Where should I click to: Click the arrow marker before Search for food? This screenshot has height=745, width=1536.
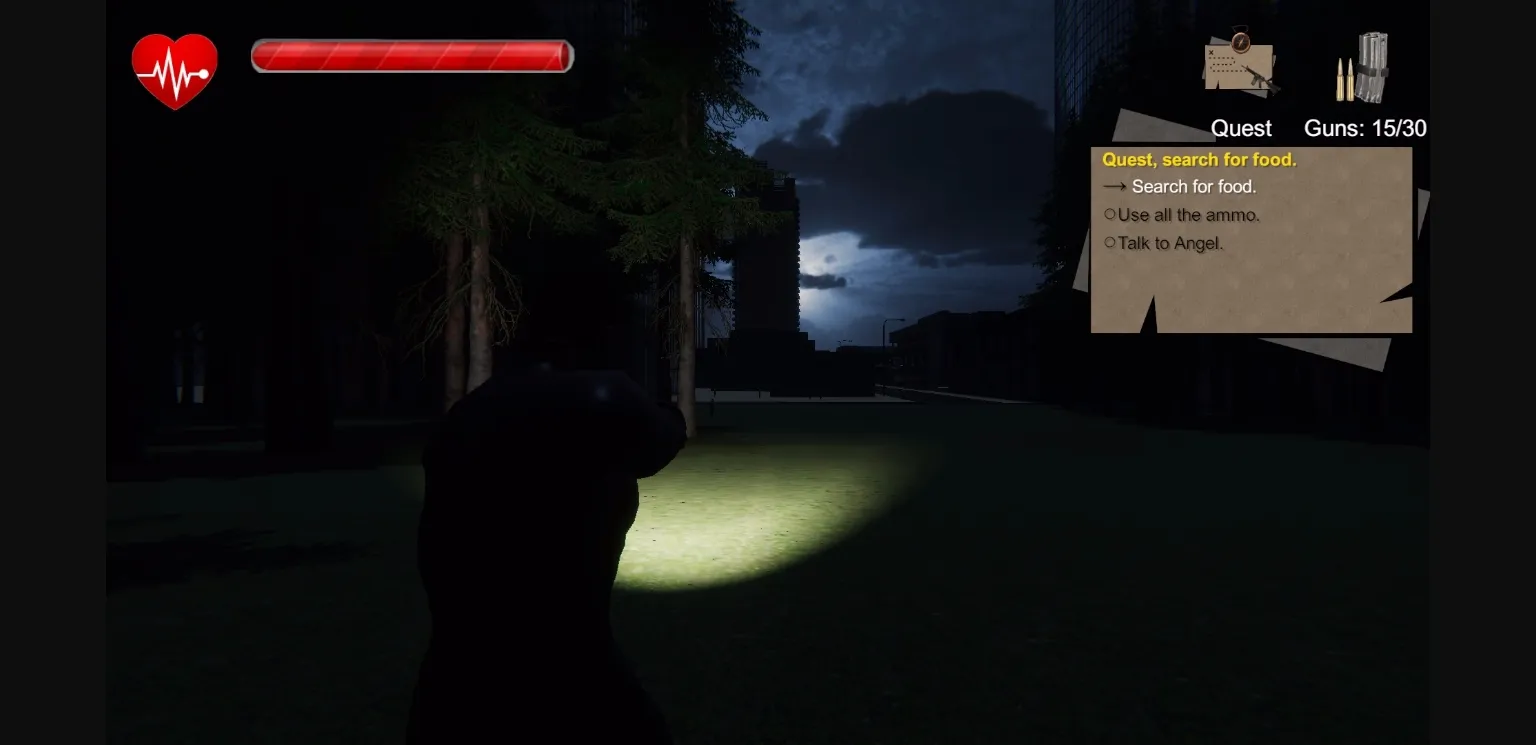point(1115,186)
